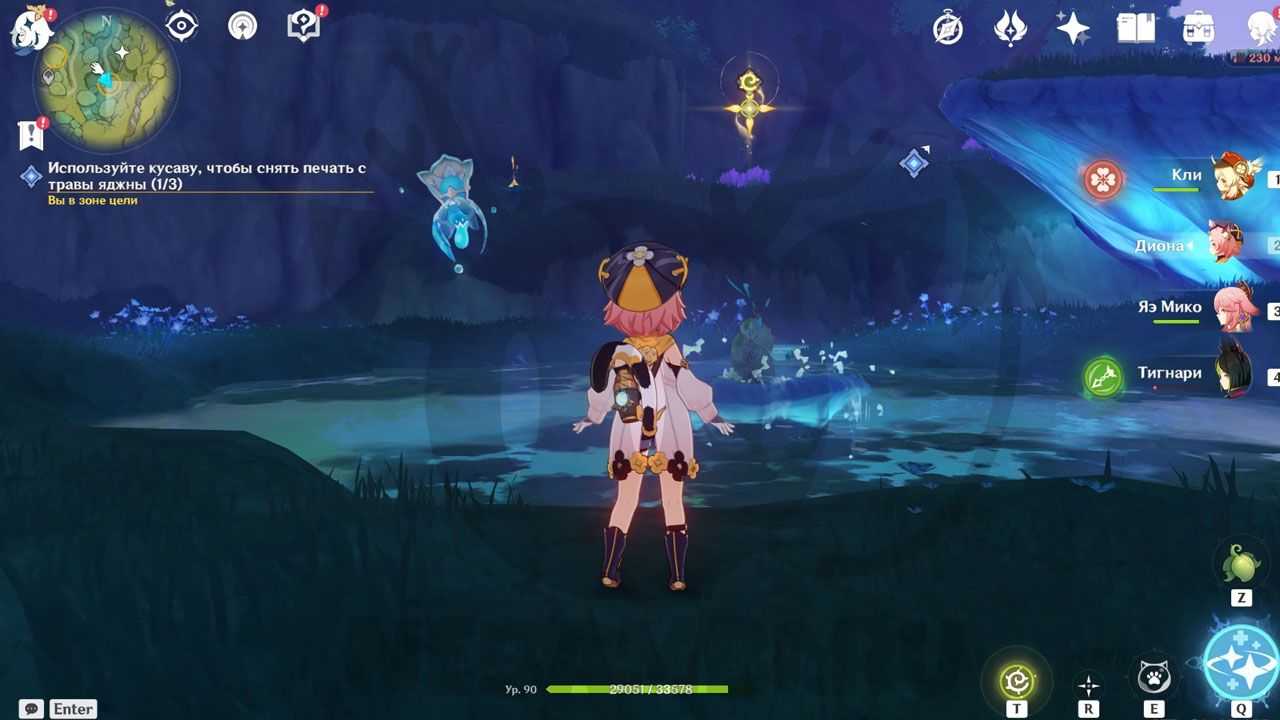Open the Wish four-pointed star icon
This screenshot has width=1280, height=720.
point(1073,28)
